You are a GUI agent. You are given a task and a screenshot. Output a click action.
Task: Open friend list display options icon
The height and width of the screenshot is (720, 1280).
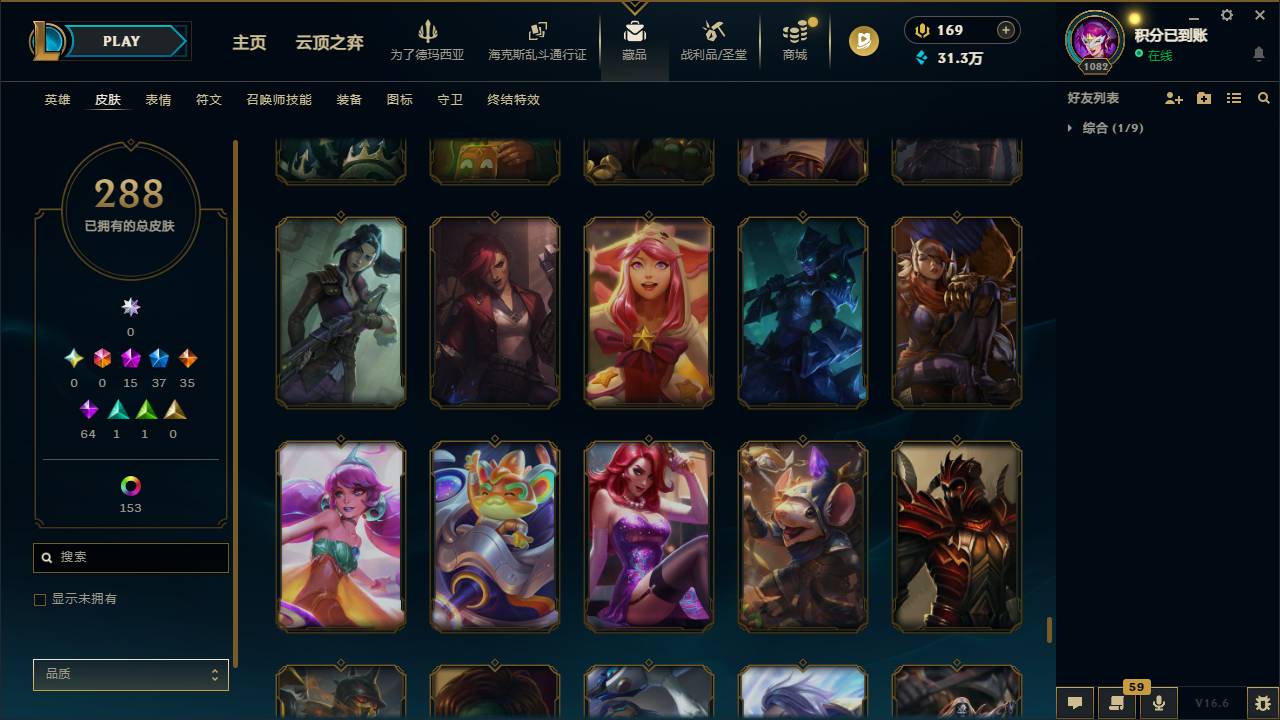pos(1234,97)
